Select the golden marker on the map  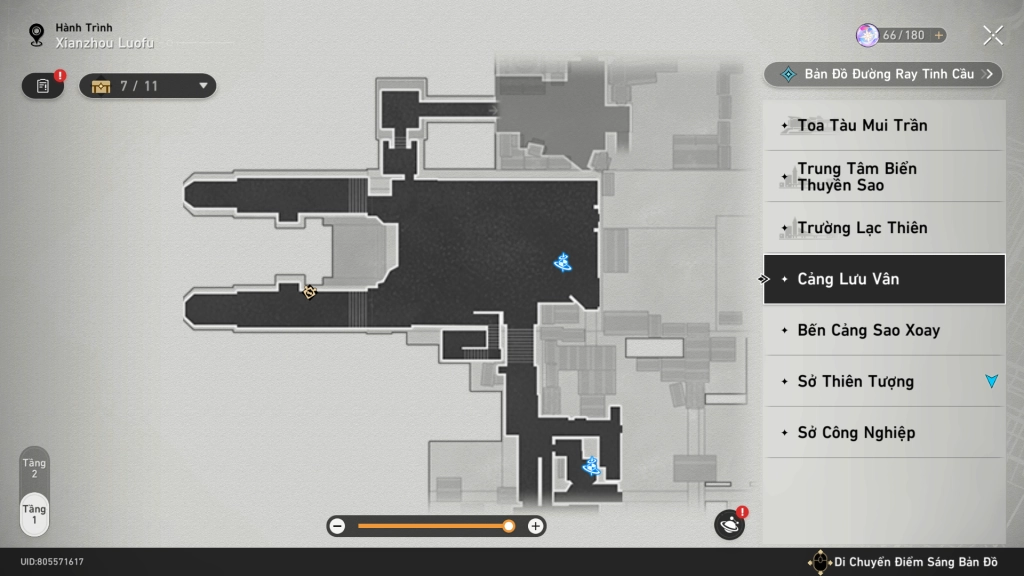click(x=310, y=292)
